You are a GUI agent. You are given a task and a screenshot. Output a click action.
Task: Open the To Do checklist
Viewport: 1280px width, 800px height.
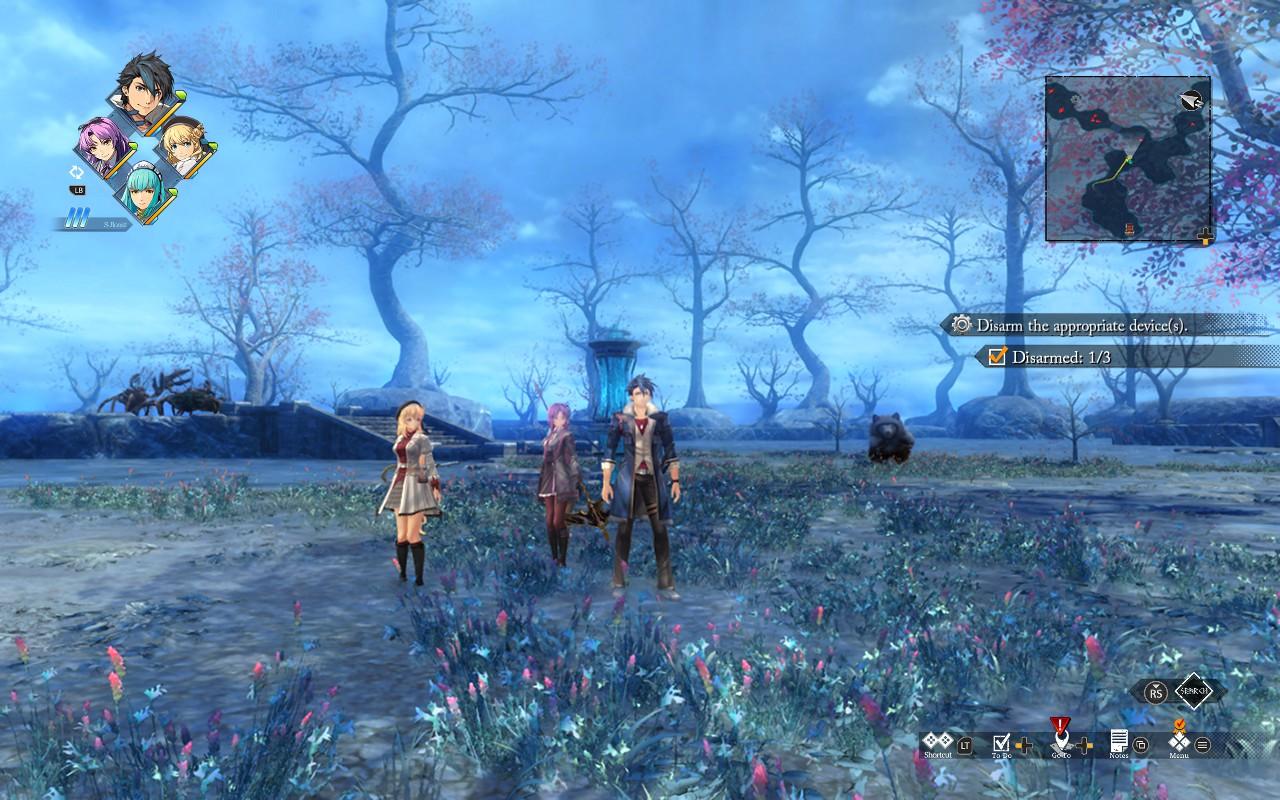[x=1001, y=743]
